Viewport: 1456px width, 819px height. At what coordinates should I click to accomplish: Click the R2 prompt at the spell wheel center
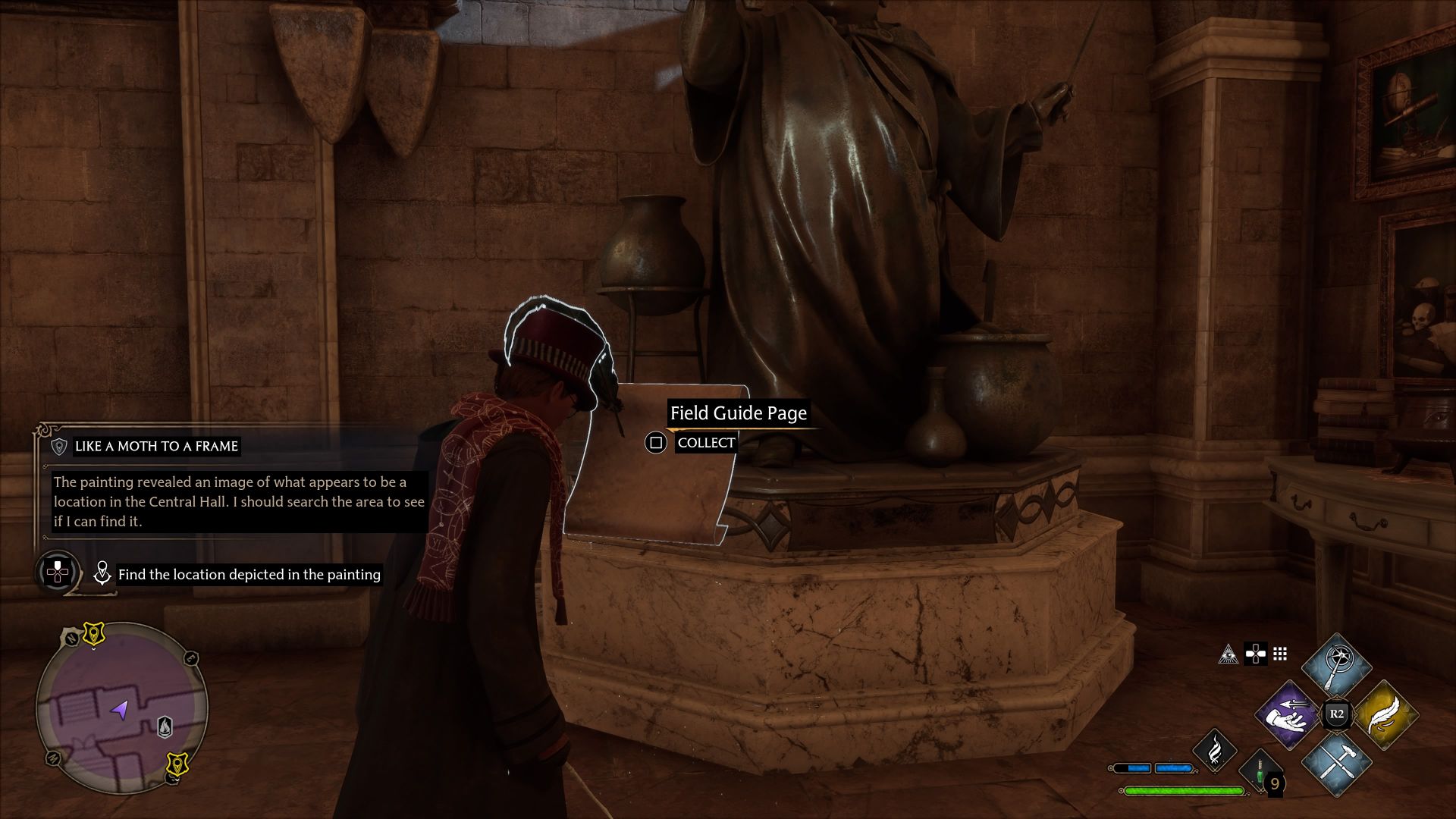click(1336, 714)
